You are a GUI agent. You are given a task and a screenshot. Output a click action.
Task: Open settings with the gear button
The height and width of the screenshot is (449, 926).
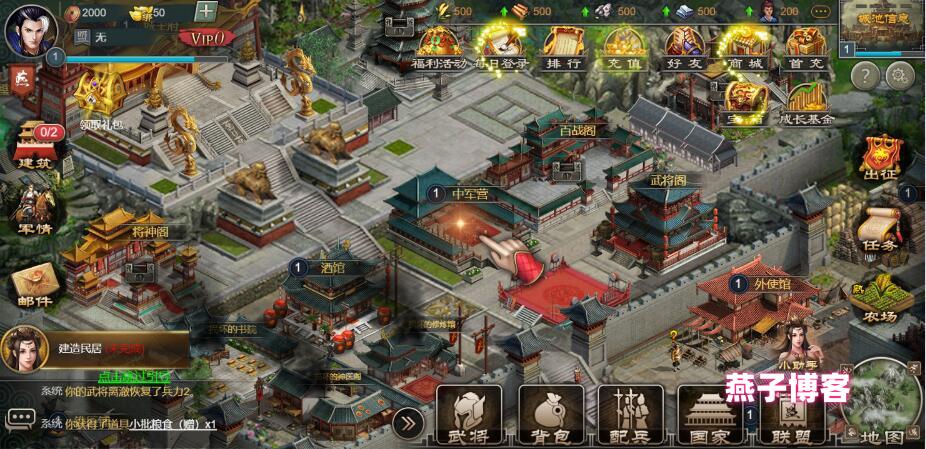[900, 74]
